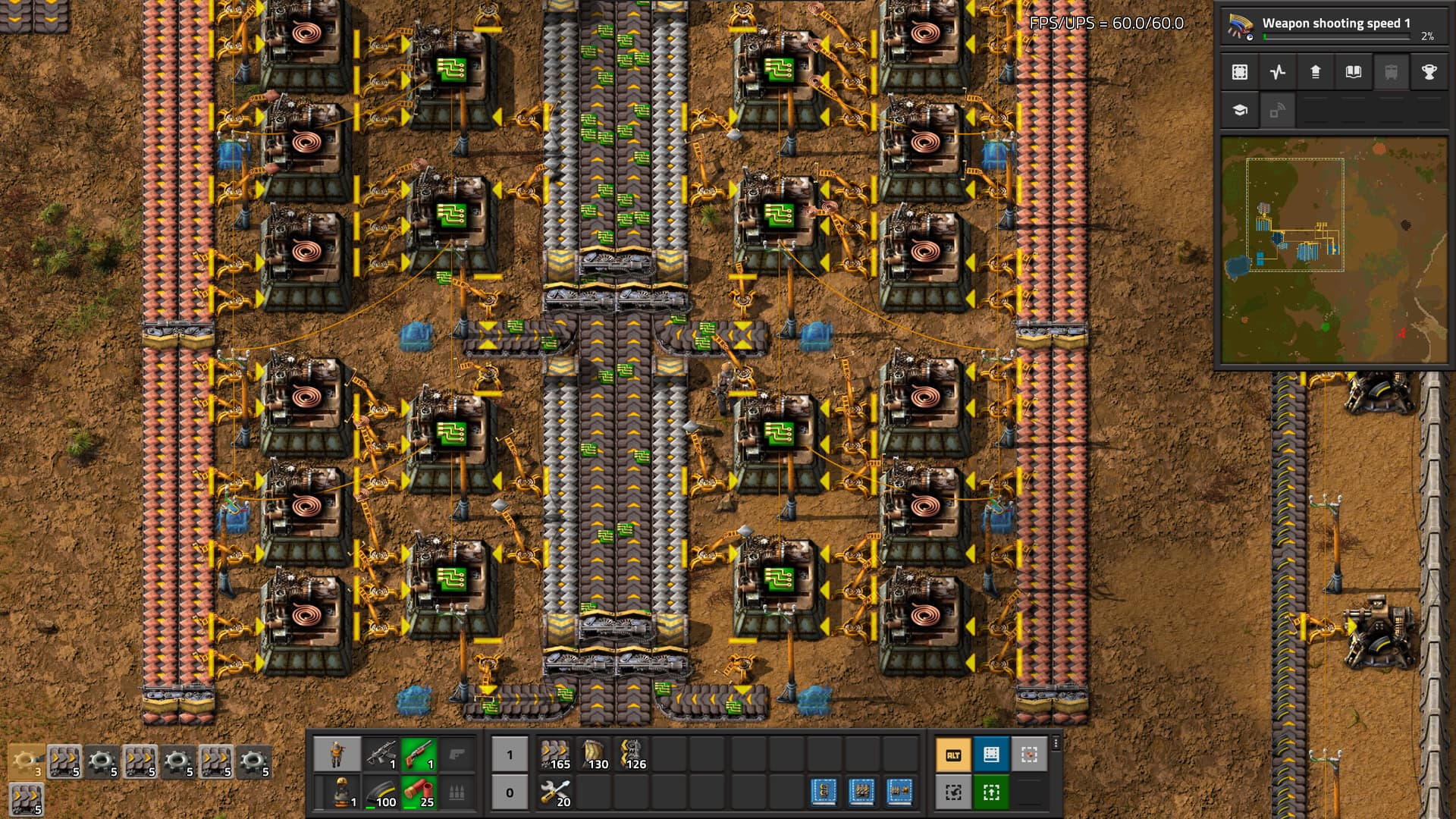Select the transport belt stack of 165
The width and height of the screenshot is (1456, 819).
556,755
